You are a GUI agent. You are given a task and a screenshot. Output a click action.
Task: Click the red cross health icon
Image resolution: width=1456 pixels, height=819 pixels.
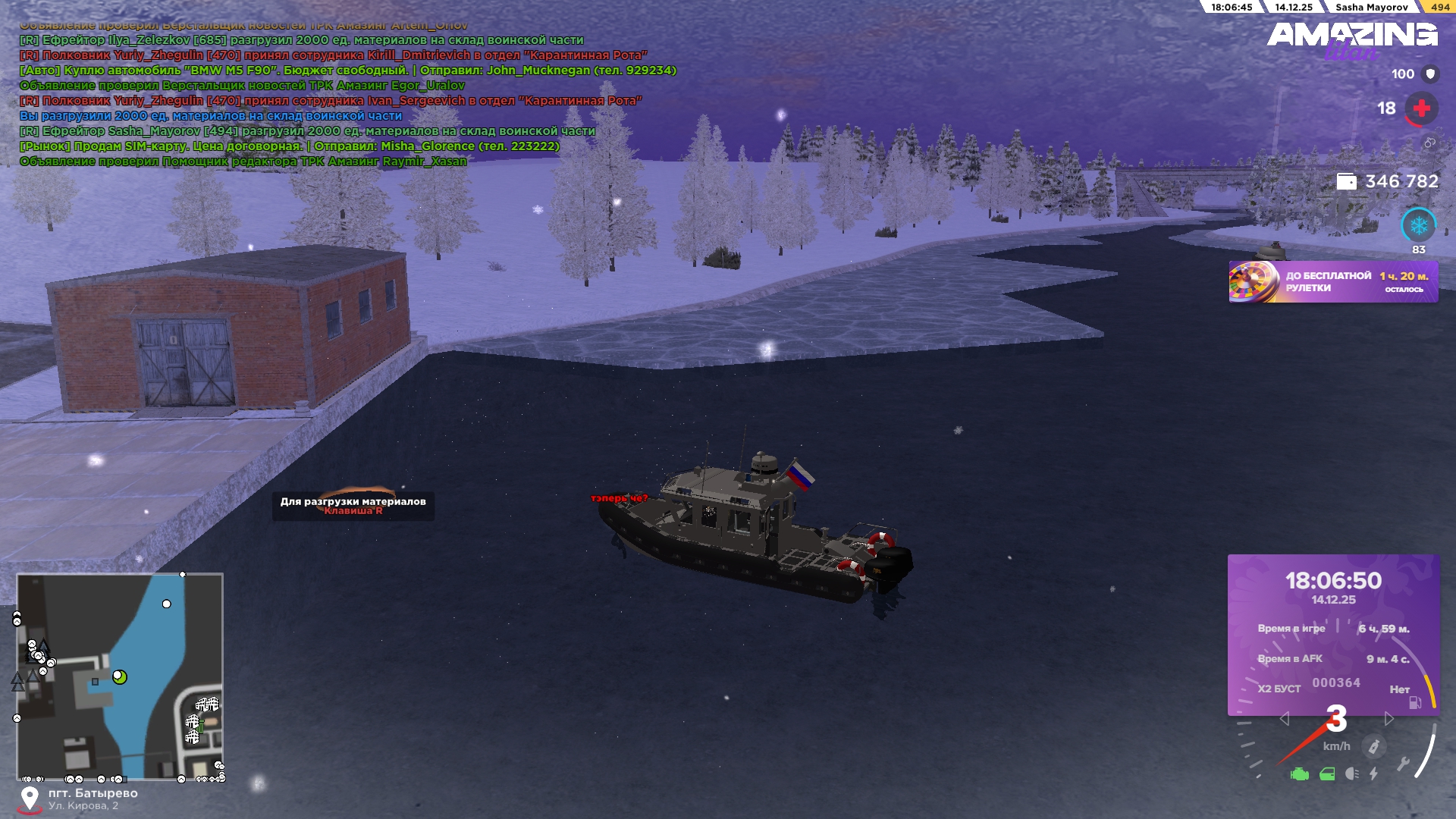point(1421,108)
